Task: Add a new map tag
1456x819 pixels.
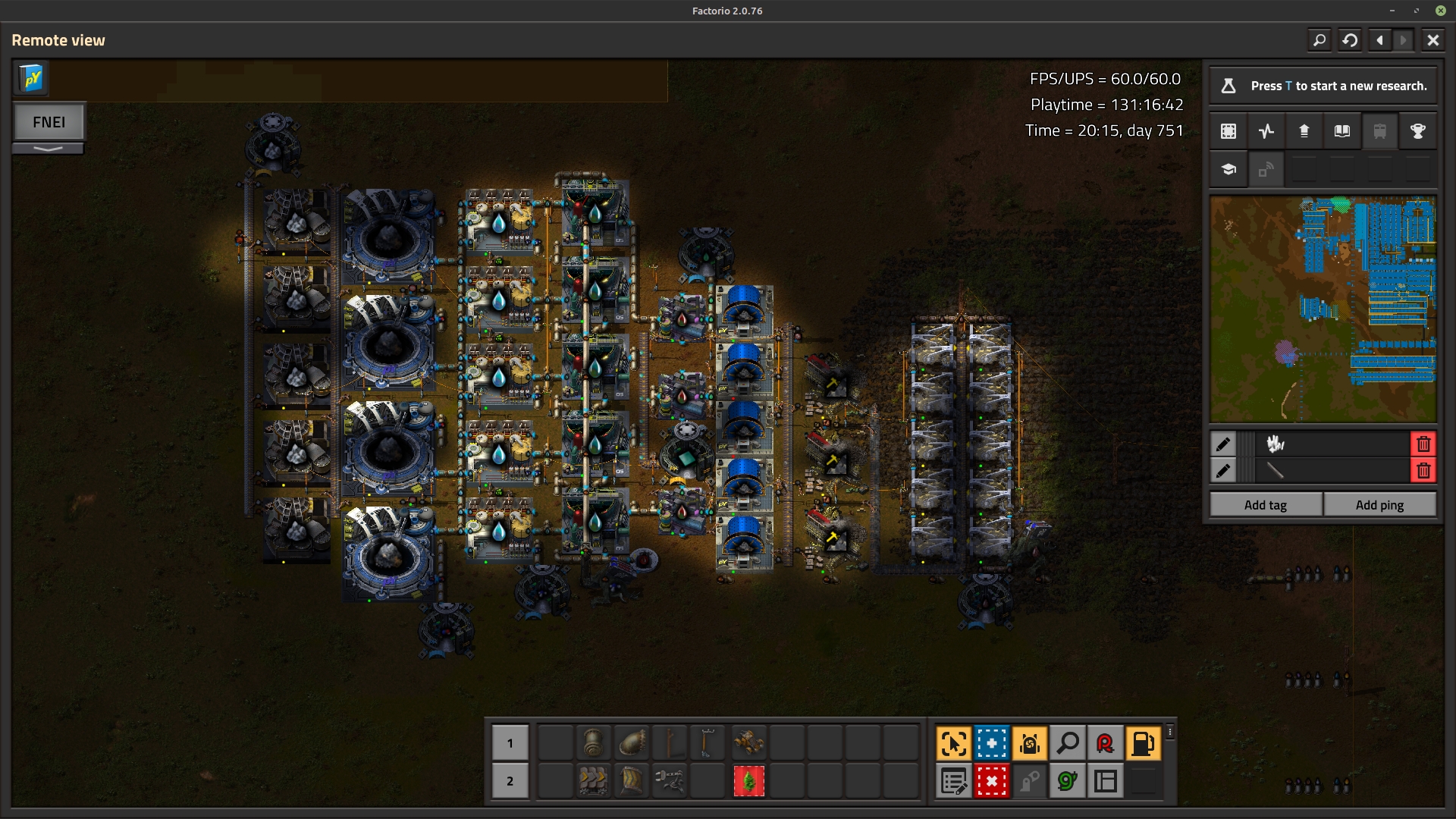Action: [1265, 505]
